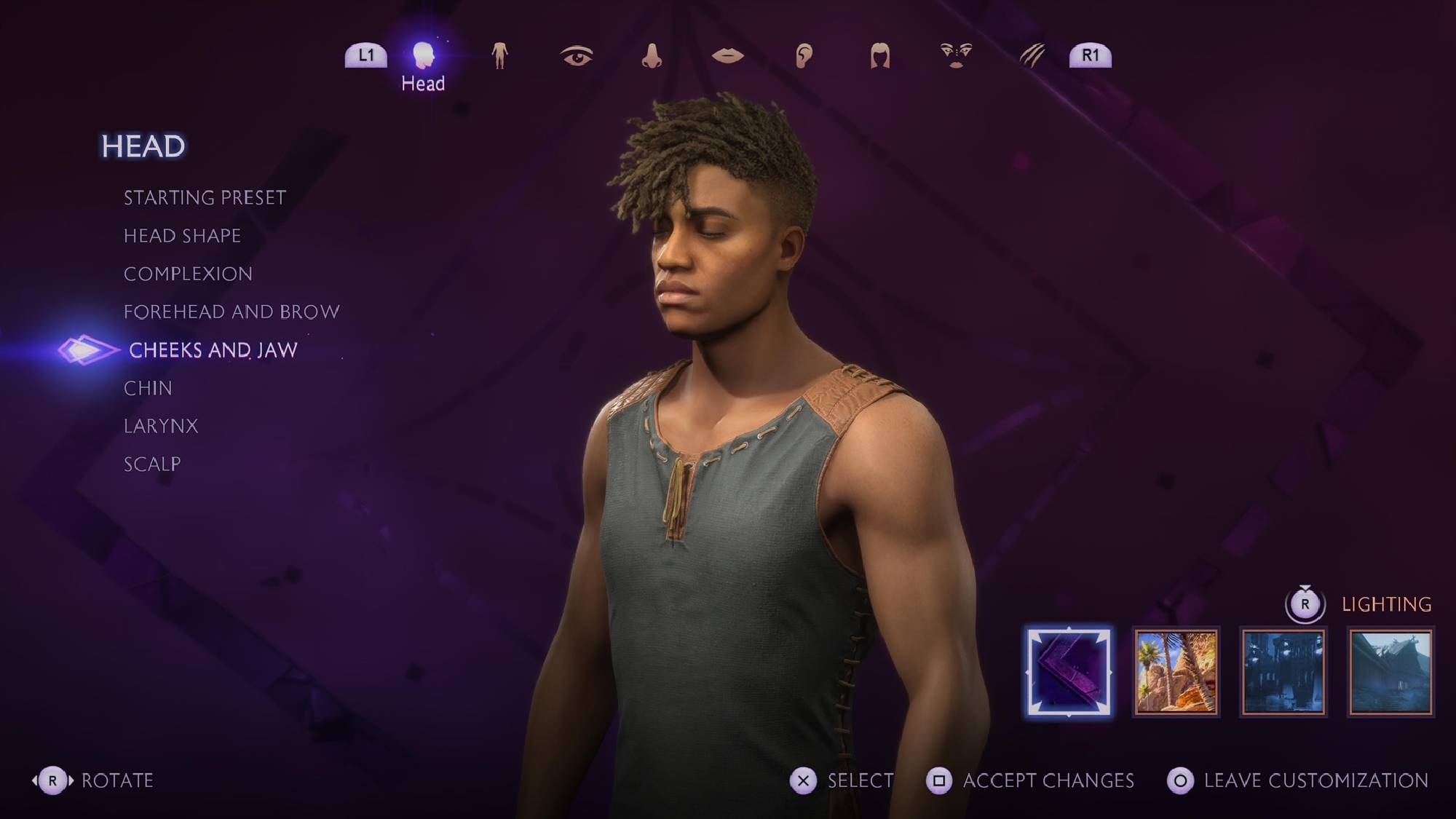Open the eye customization tab
The height and width of the screenshot is (819, 1456).
coord(576,56)
